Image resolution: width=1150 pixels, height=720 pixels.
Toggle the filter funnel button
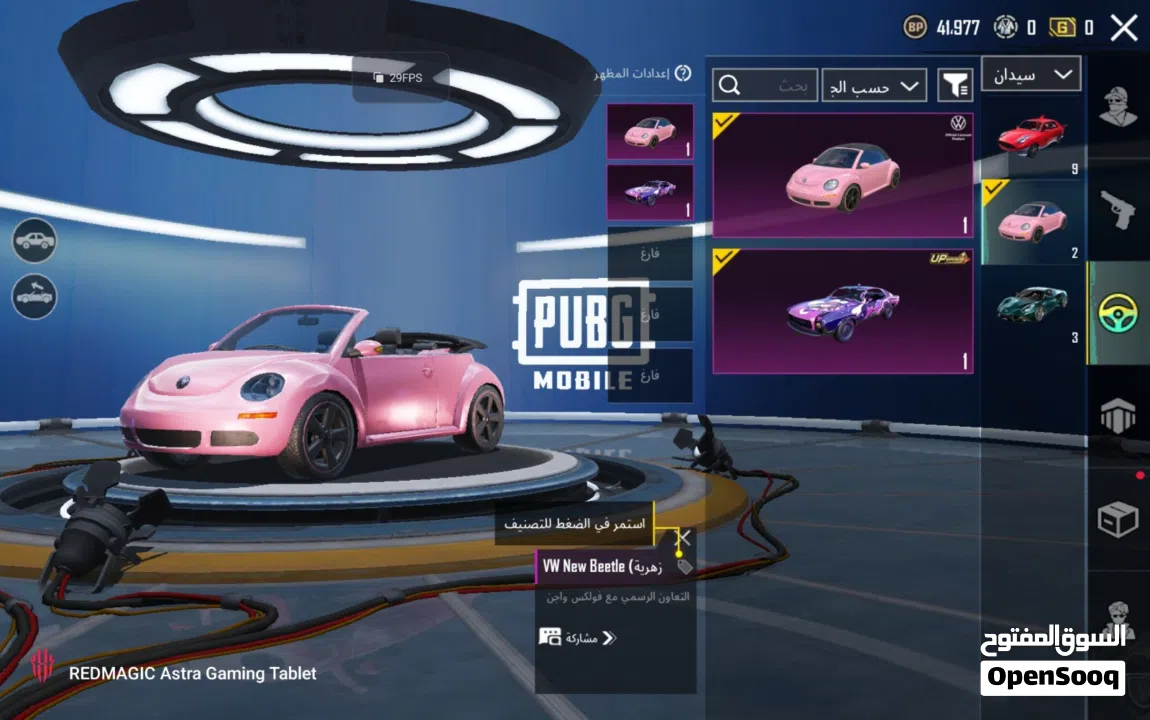point(955,86)
